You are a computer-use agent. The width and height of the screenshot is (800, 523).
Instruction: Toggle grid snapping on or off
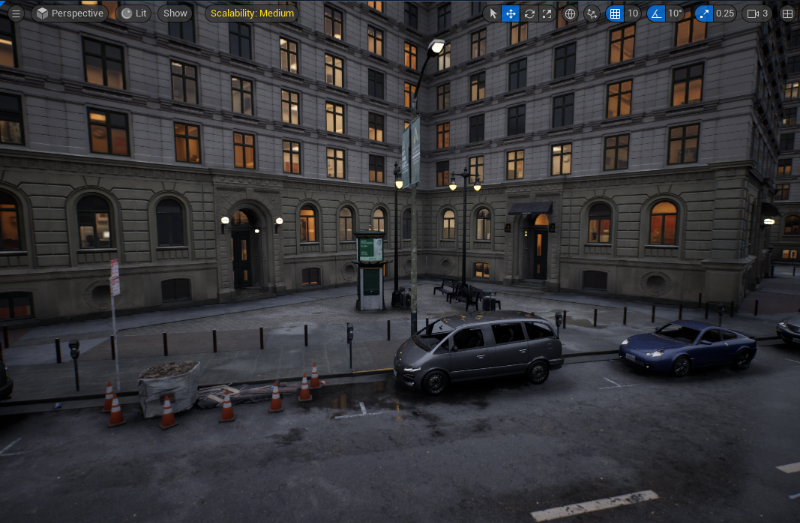click(615, 13)
